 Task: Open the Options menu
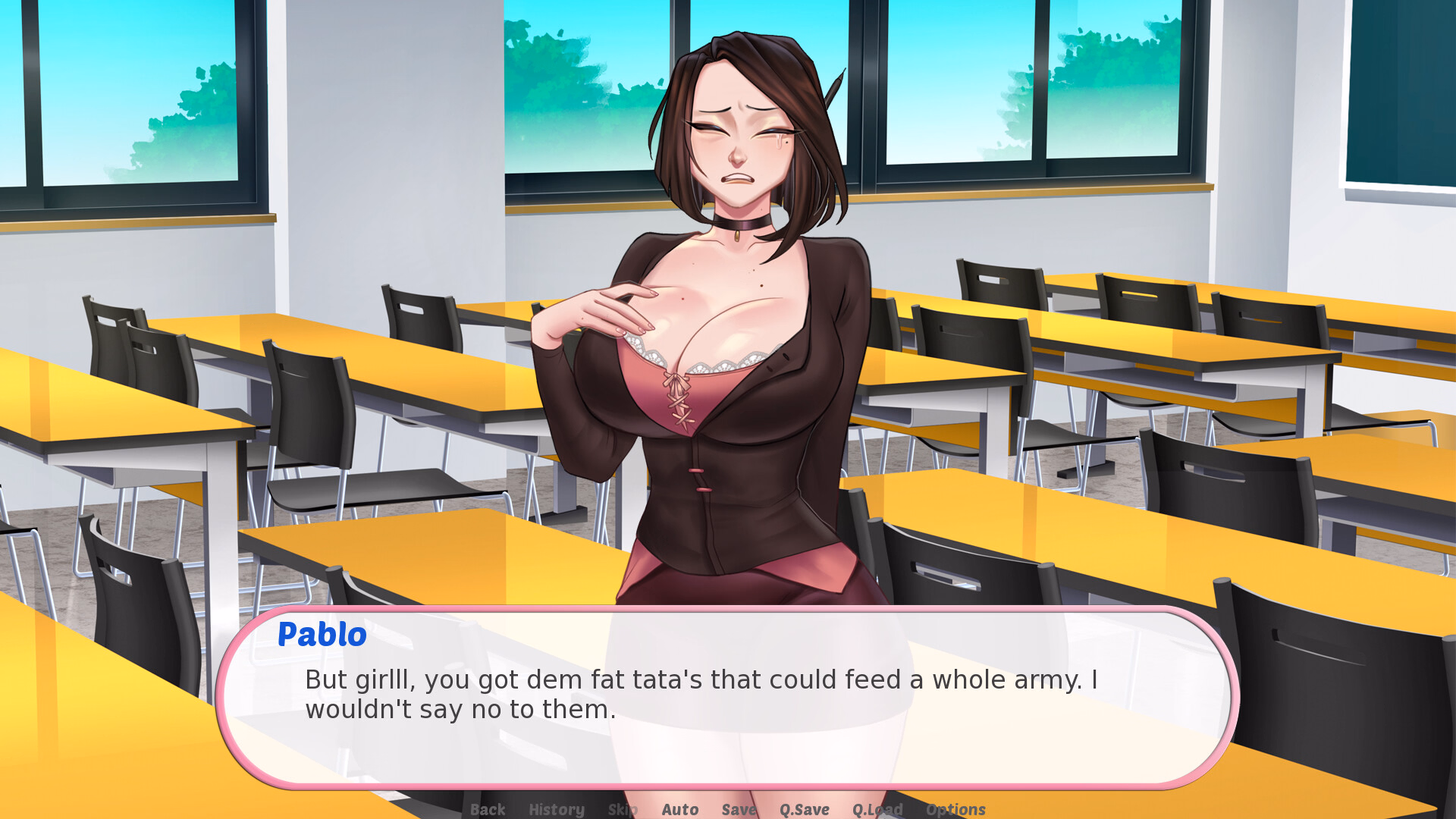(x=955, y=809)
